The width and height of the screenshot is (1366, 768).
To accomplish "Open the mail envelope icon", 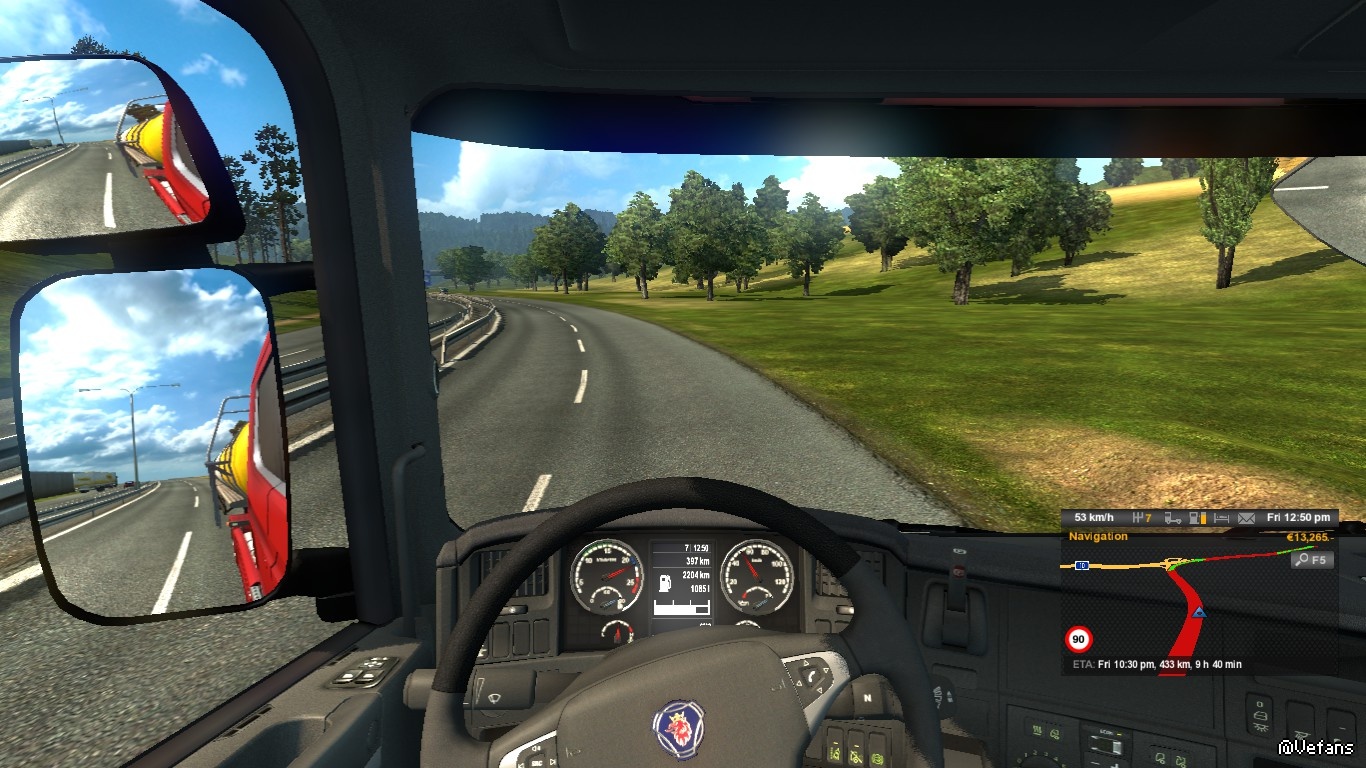I will coord(1246,518).
